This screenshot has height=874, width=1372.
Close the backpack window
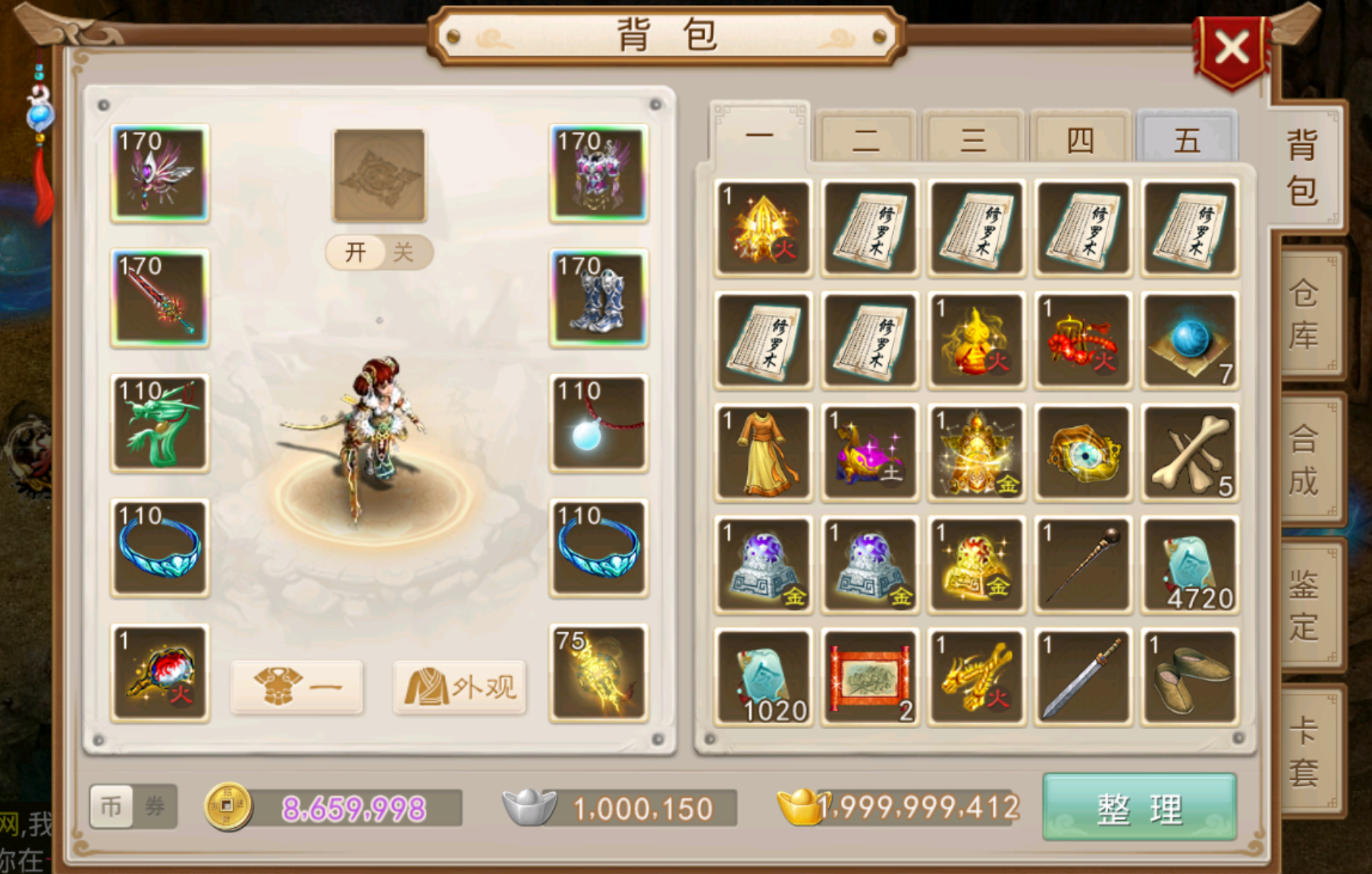tap(1232, 50)
